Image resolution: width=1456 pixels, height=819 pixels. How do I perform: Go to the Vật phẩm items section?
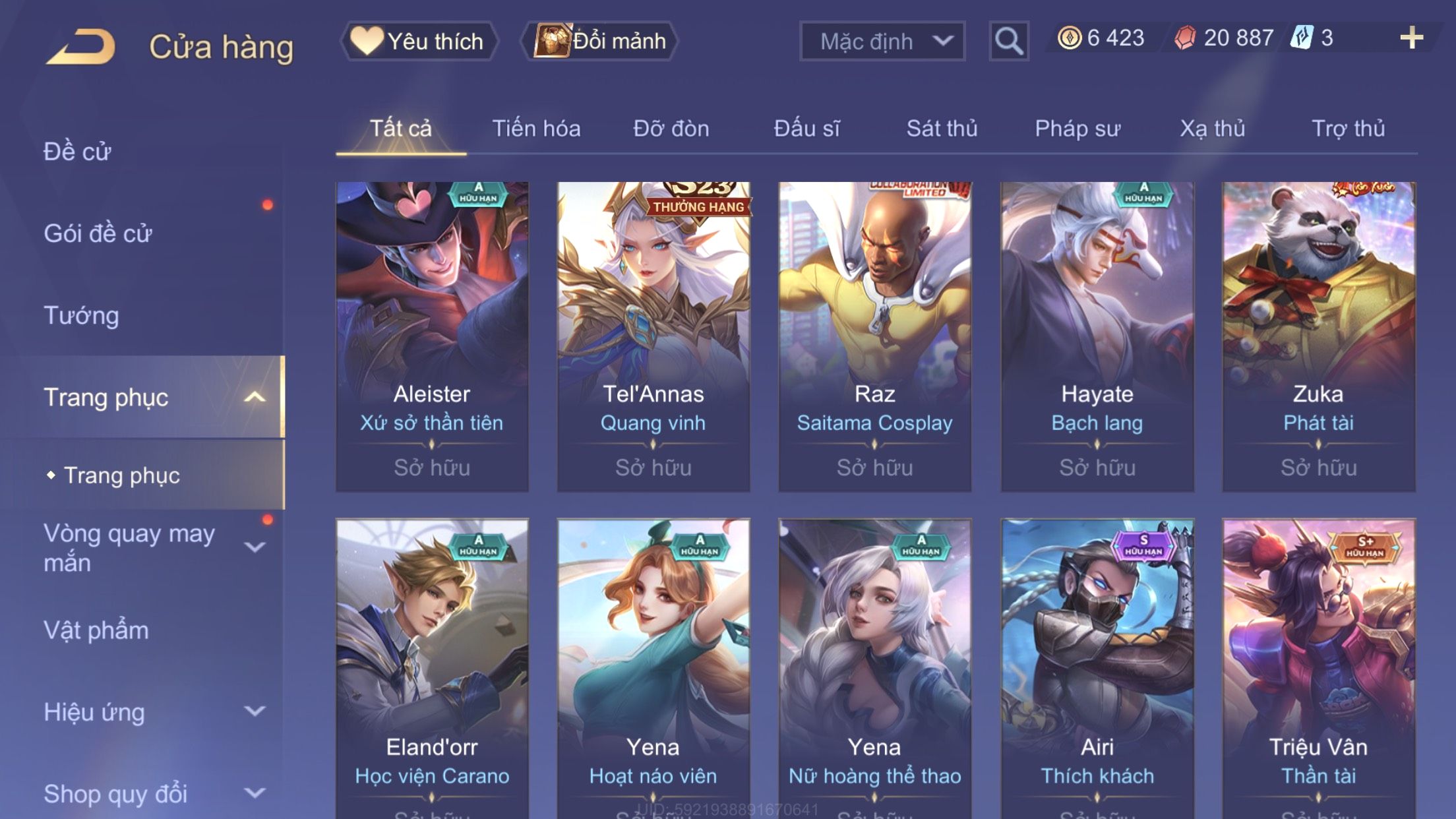96,630
